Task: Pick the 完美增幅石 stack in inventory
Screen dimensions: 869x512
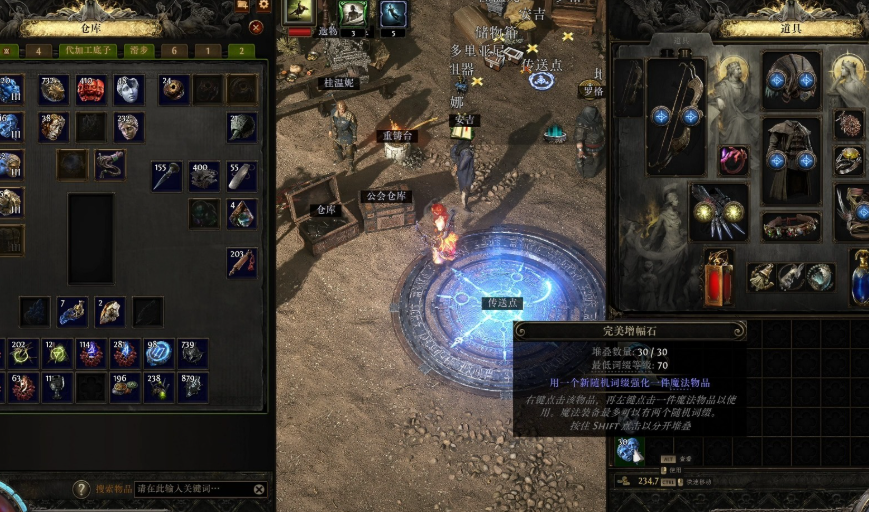Action: tap(629, 451)
